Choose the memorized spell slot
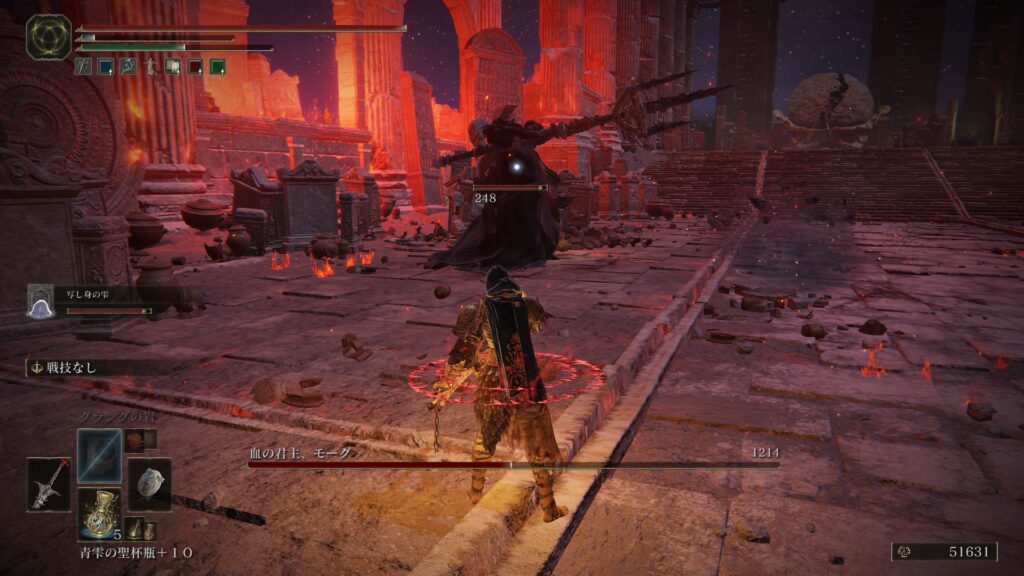Viewport: 1024px width, 576px height. [x=100, y=455]
